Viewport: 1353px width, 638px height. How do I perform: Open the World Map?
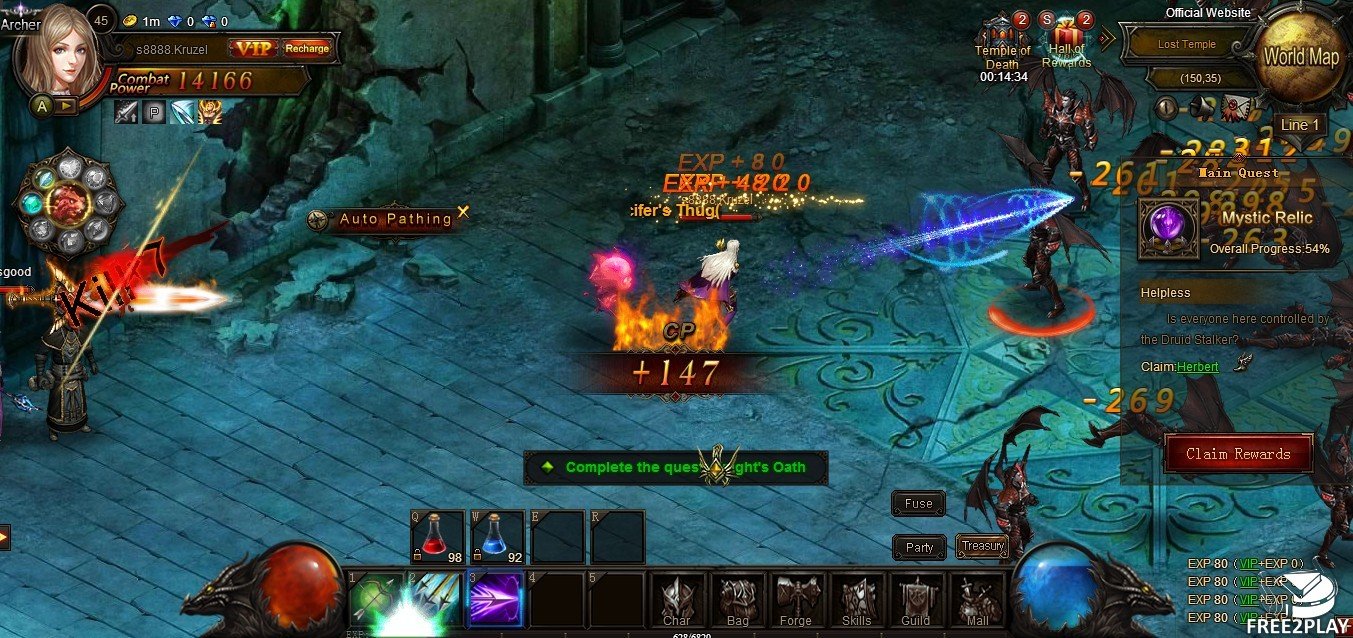(x=1300, y=57)
